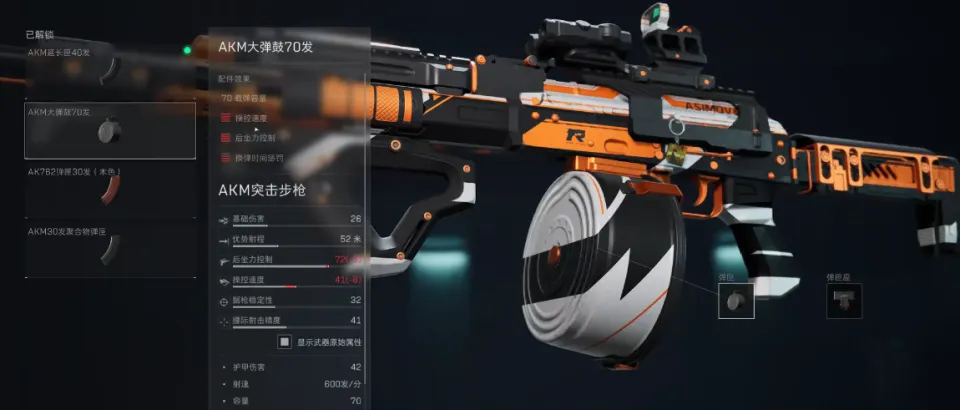This screenshot has width=960, height=410.
Task: Choose the AKM大弹鼓70发 drum magazine
Action: click(x=110, y=130)
